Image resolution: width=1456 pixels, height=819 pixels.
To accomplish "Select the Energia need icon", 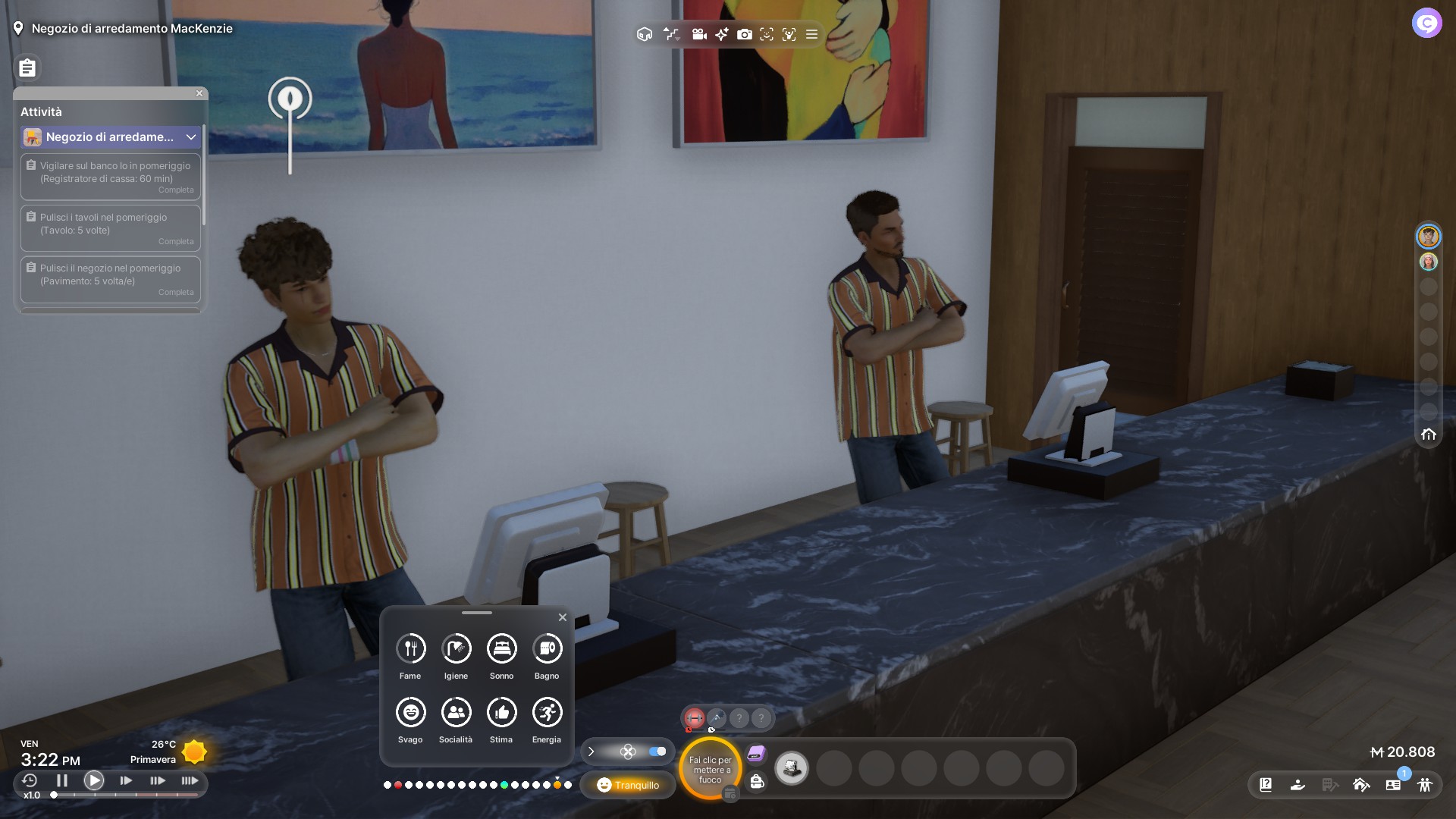I will pyautogui.click(x=547, y=712).
